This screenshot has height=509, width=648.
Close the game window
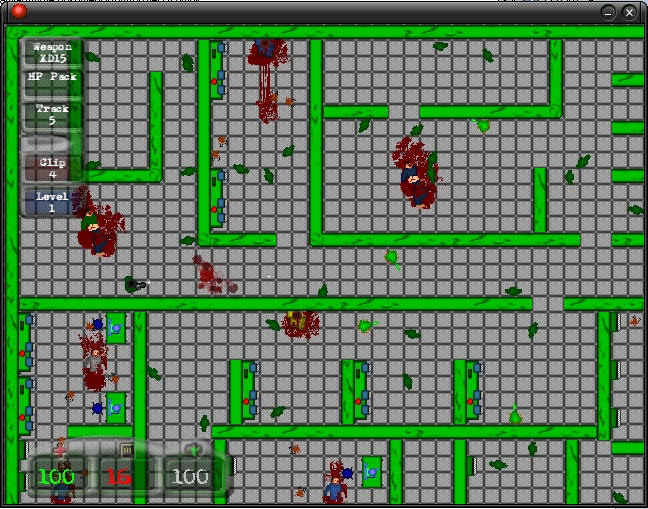(629, 12)
